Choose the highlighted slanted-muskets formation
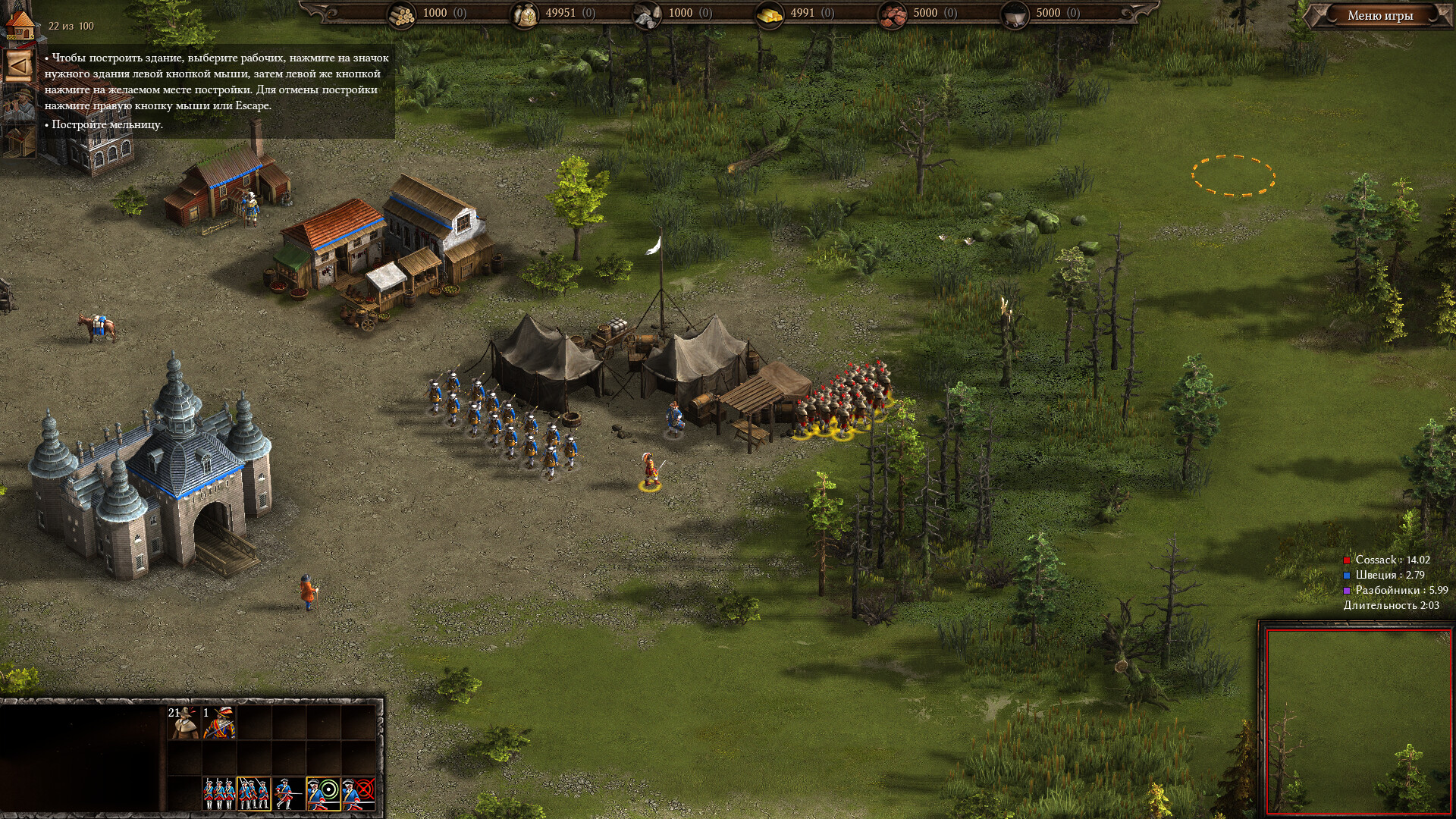1456x819 pixels. coord(253,793)
